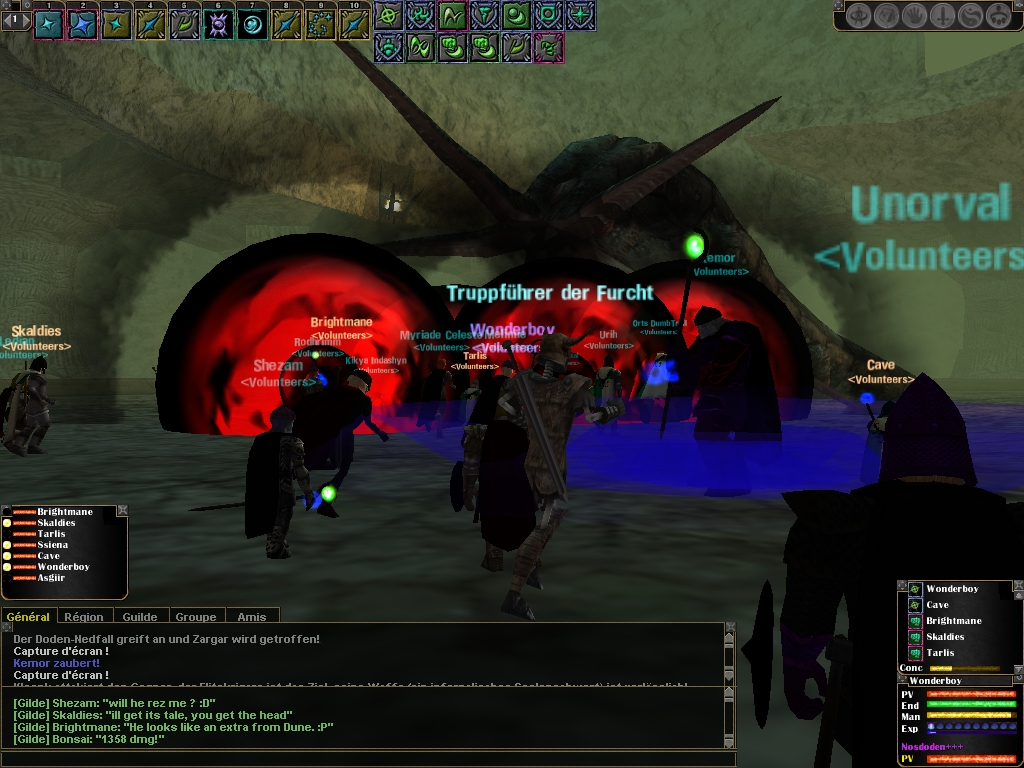
Task: Type in the chat input field
Action: (x=360, y=759)
